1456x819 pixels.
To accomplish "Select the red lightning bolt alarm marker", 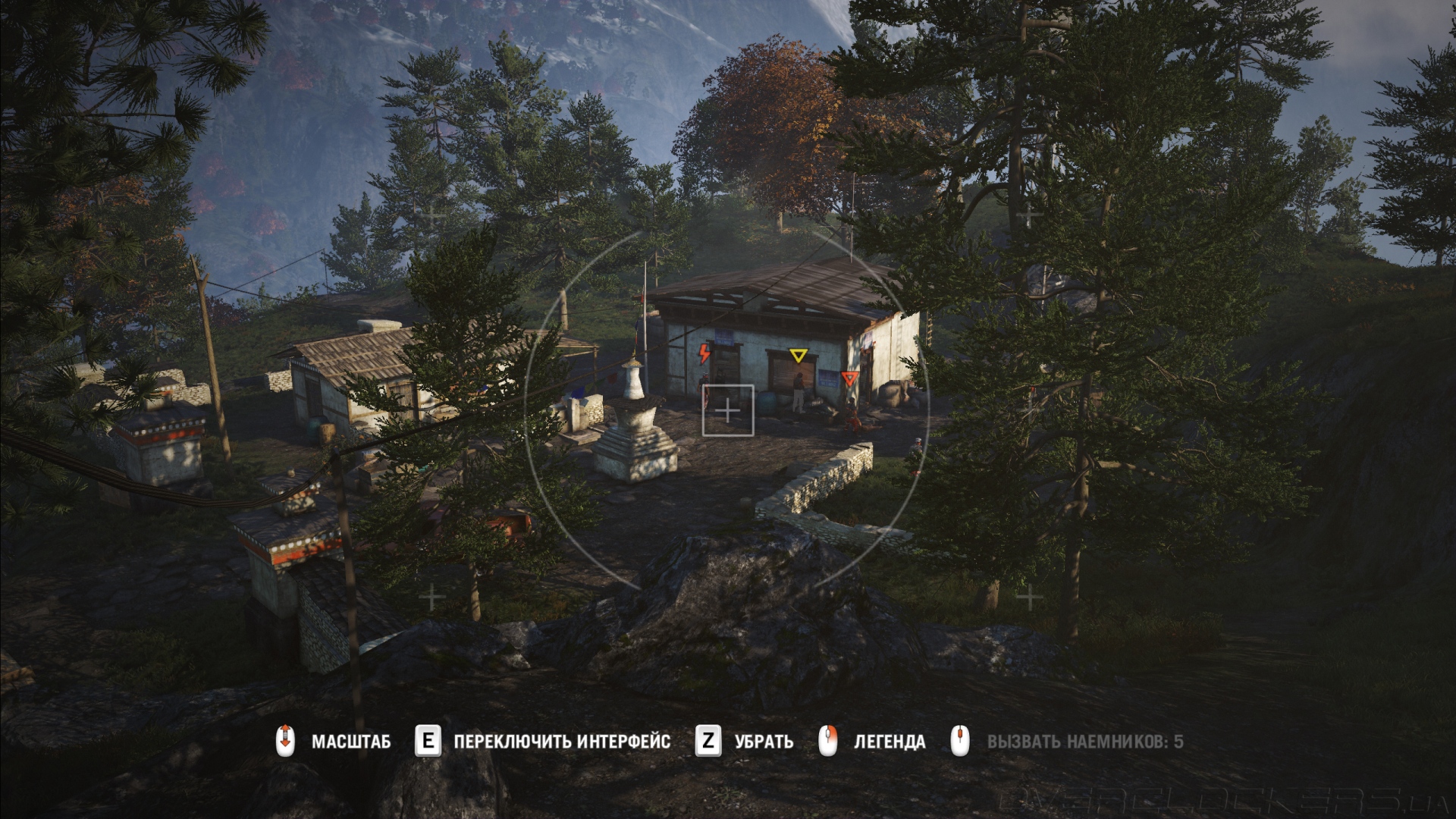I will 705,353.
